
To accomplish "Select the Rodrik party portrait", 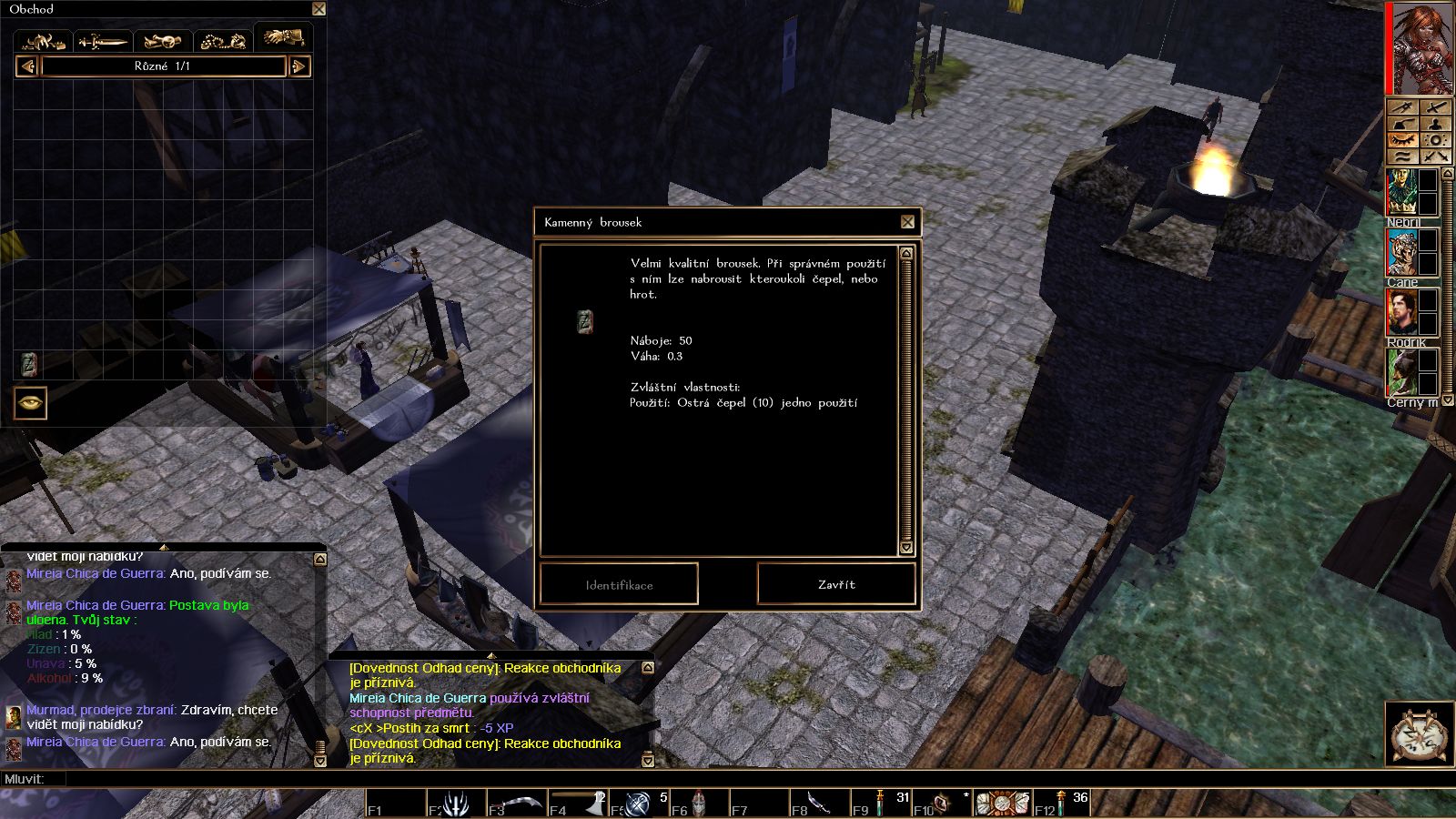I will pos(1401,313).
